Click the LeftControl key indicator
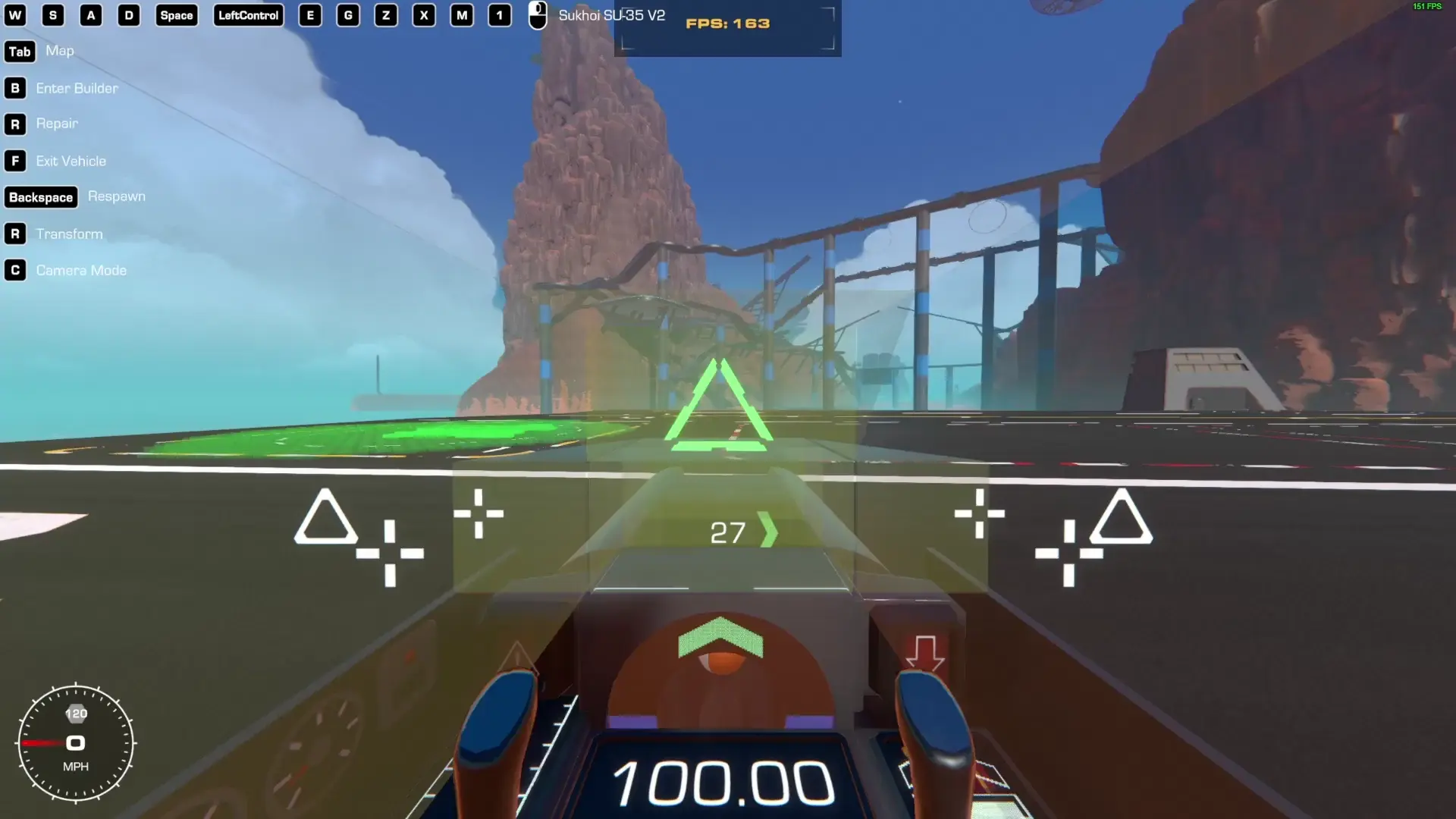 point(248,15)
